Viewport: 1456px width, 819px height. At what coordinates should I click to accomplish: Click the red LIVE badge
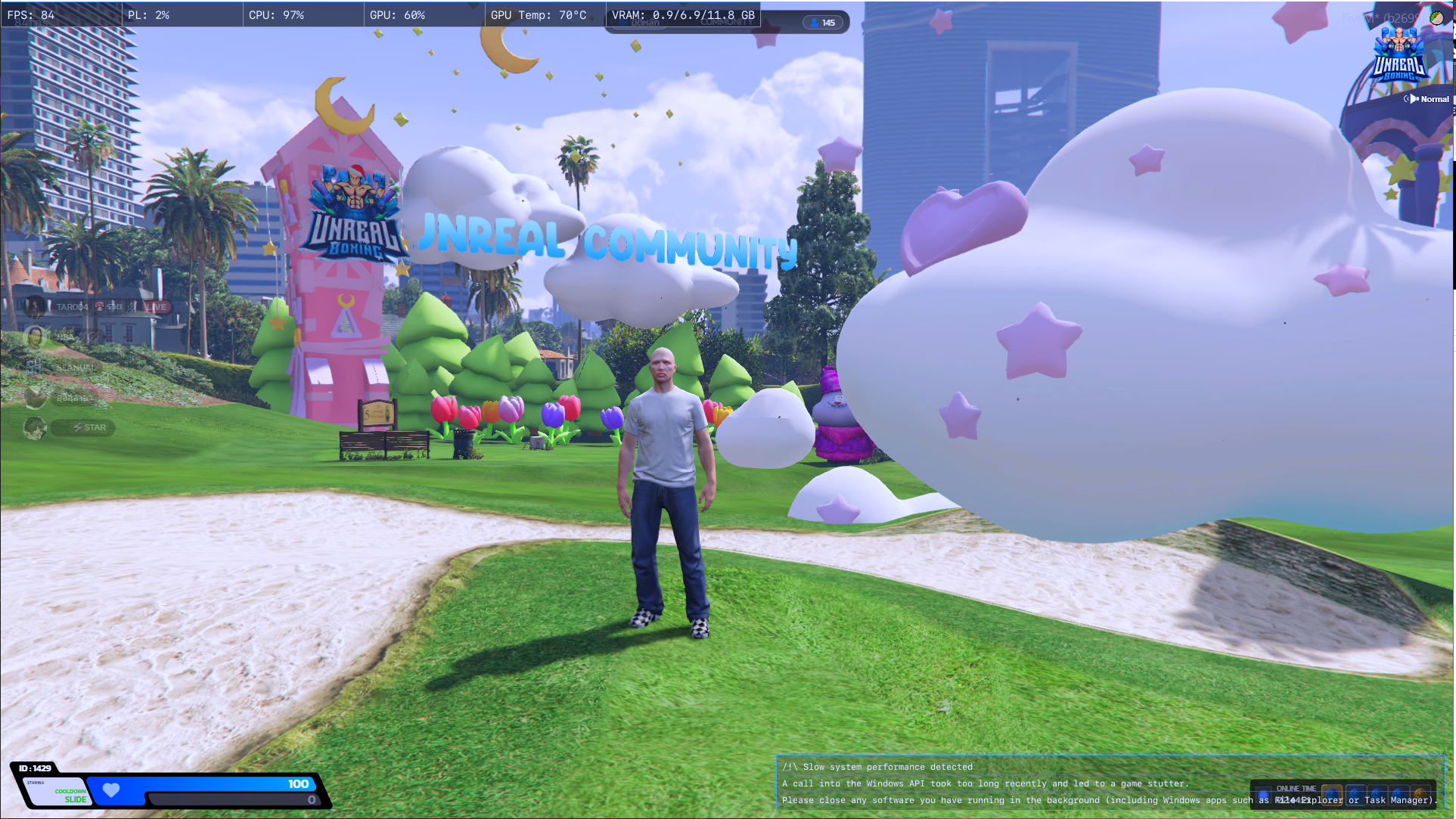tap(157, 307)
